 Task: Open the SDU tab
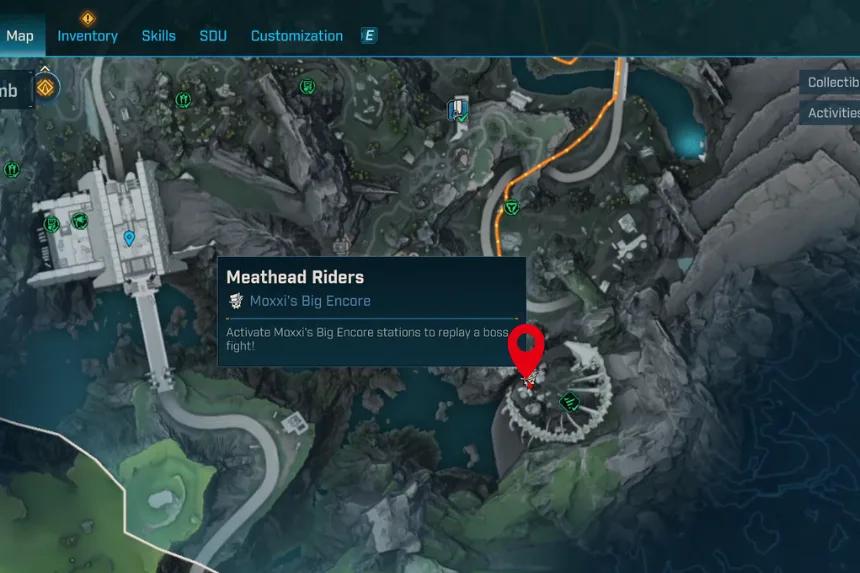[213, 36]
